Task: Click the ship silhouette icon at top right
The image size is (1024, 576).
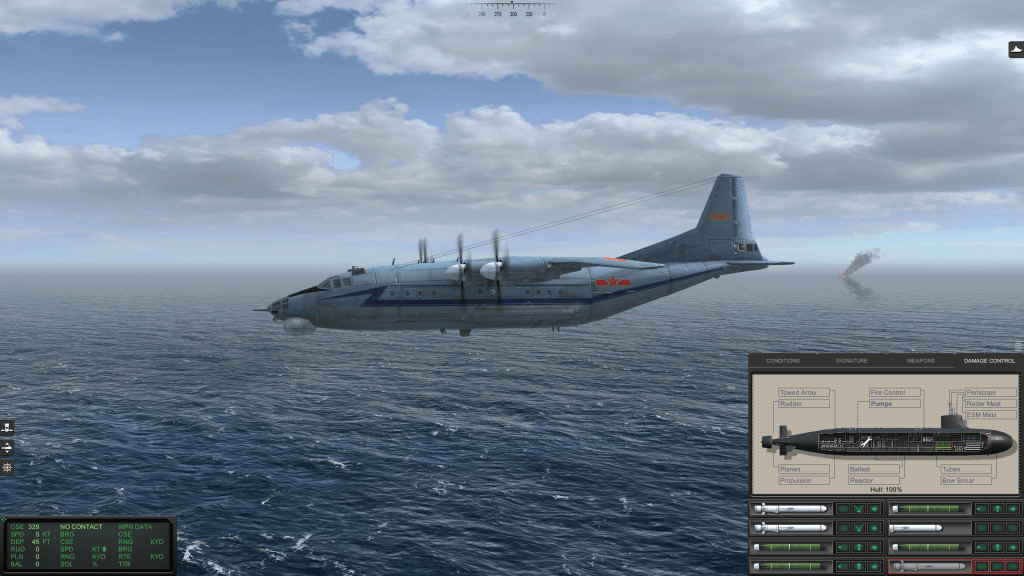Action: (1016, 49)
